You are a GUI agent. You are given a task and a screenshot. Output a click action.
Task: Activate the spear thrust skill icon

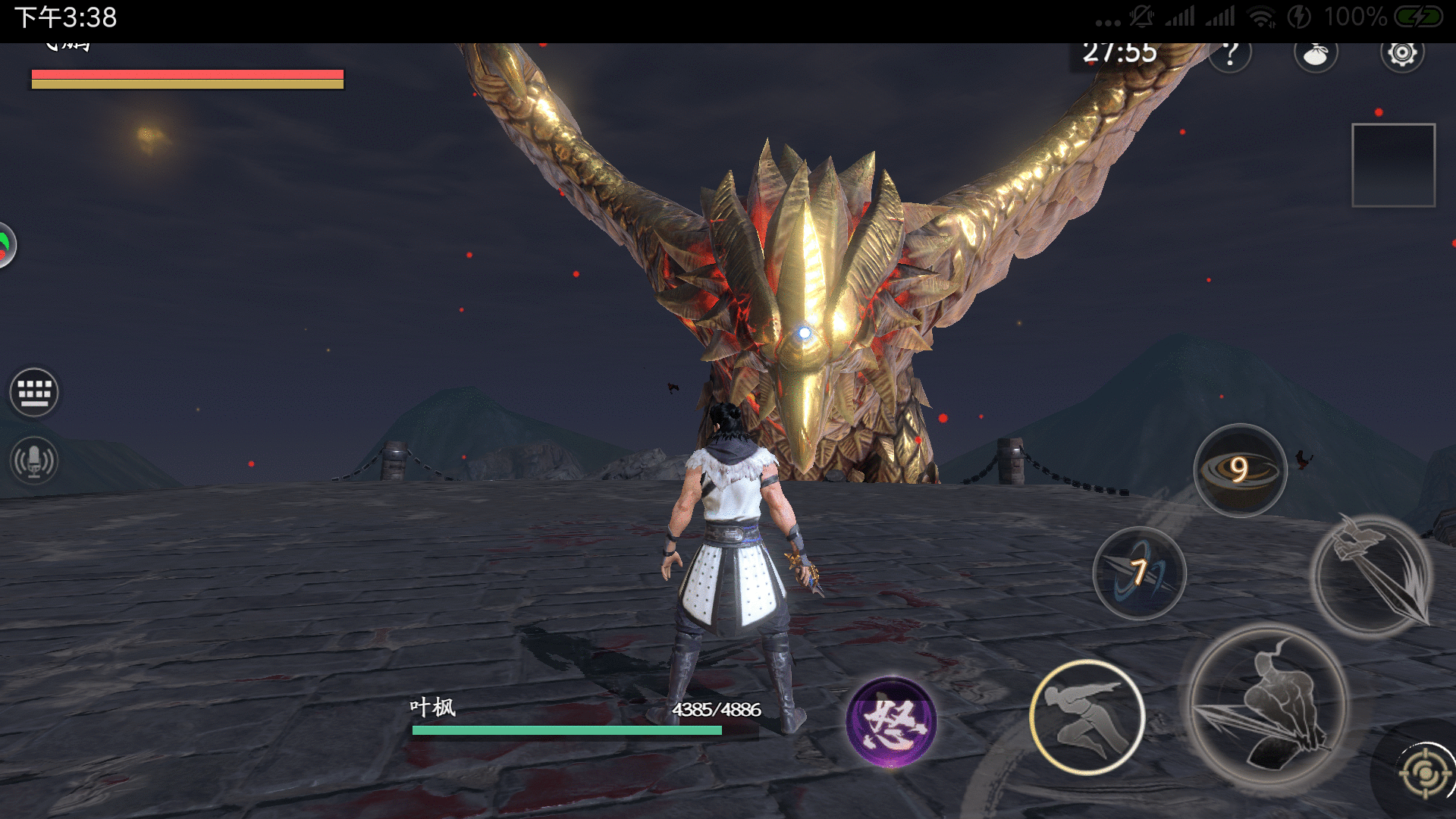pyautogui.click(x=1373, y=576)
